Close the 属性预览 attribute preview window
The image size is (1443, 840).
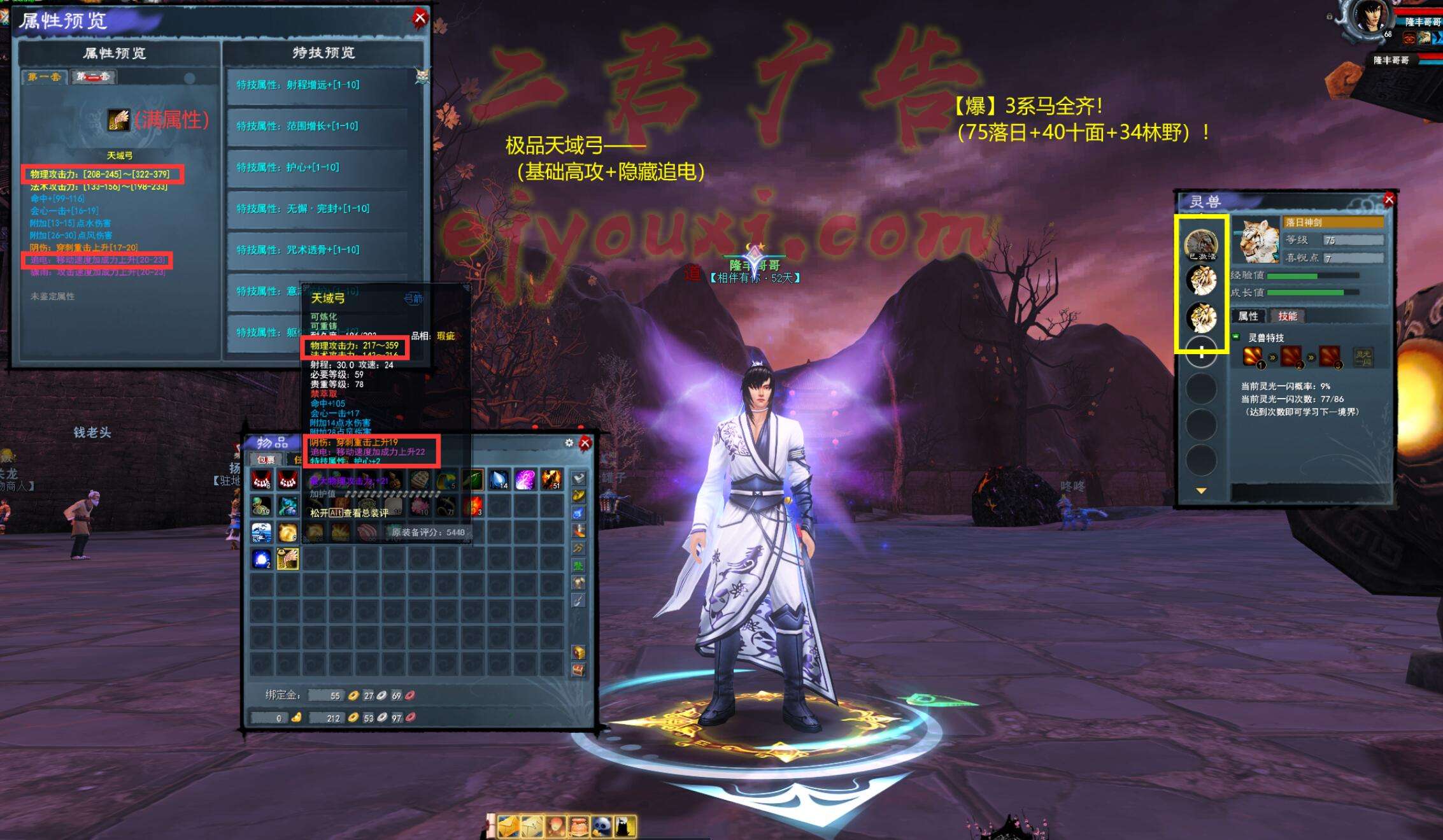click(x=420, y=18)
